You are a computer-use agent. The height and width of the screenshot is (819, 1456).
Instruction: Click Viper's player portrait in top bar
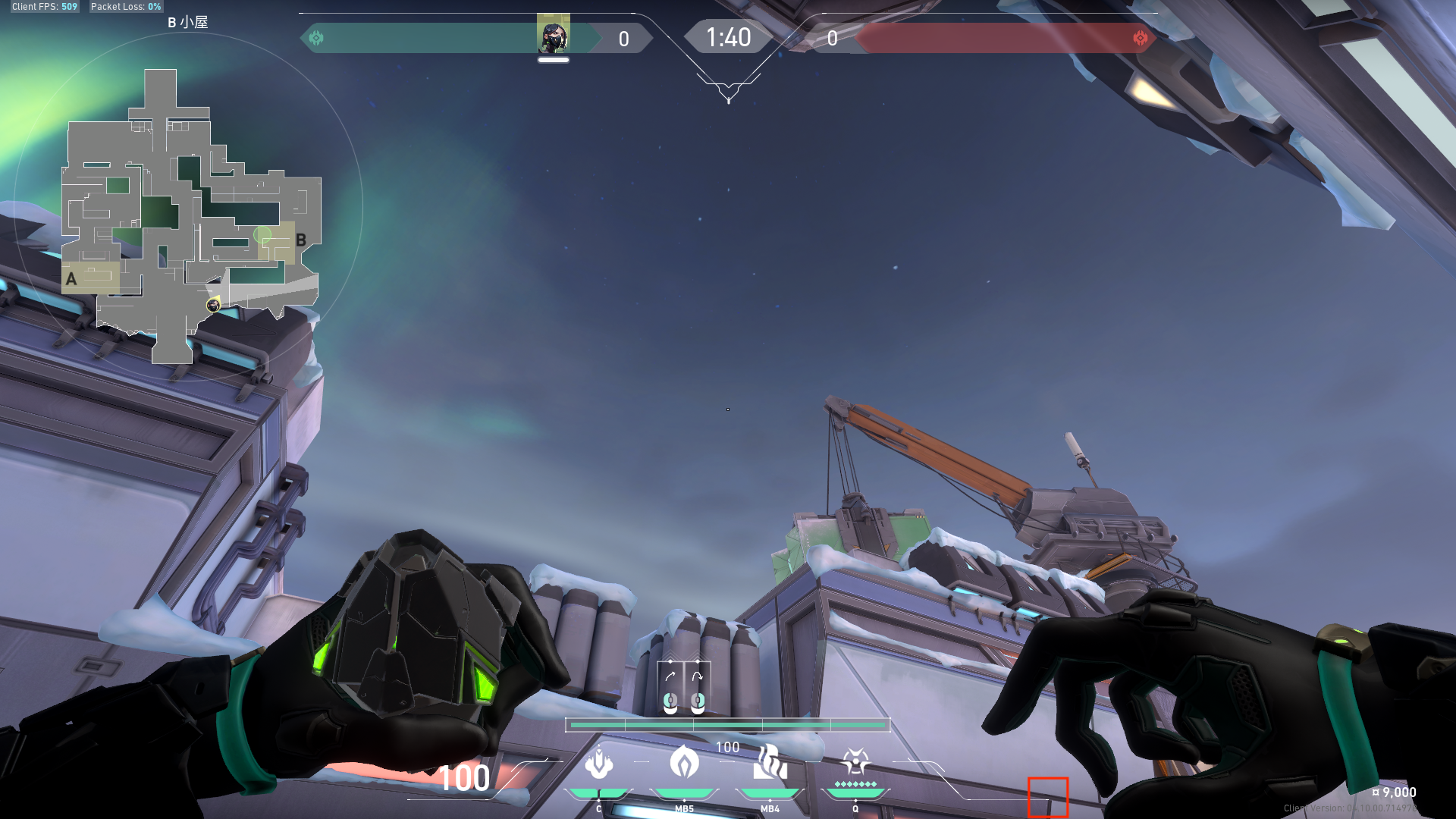(x=553, y=36)
